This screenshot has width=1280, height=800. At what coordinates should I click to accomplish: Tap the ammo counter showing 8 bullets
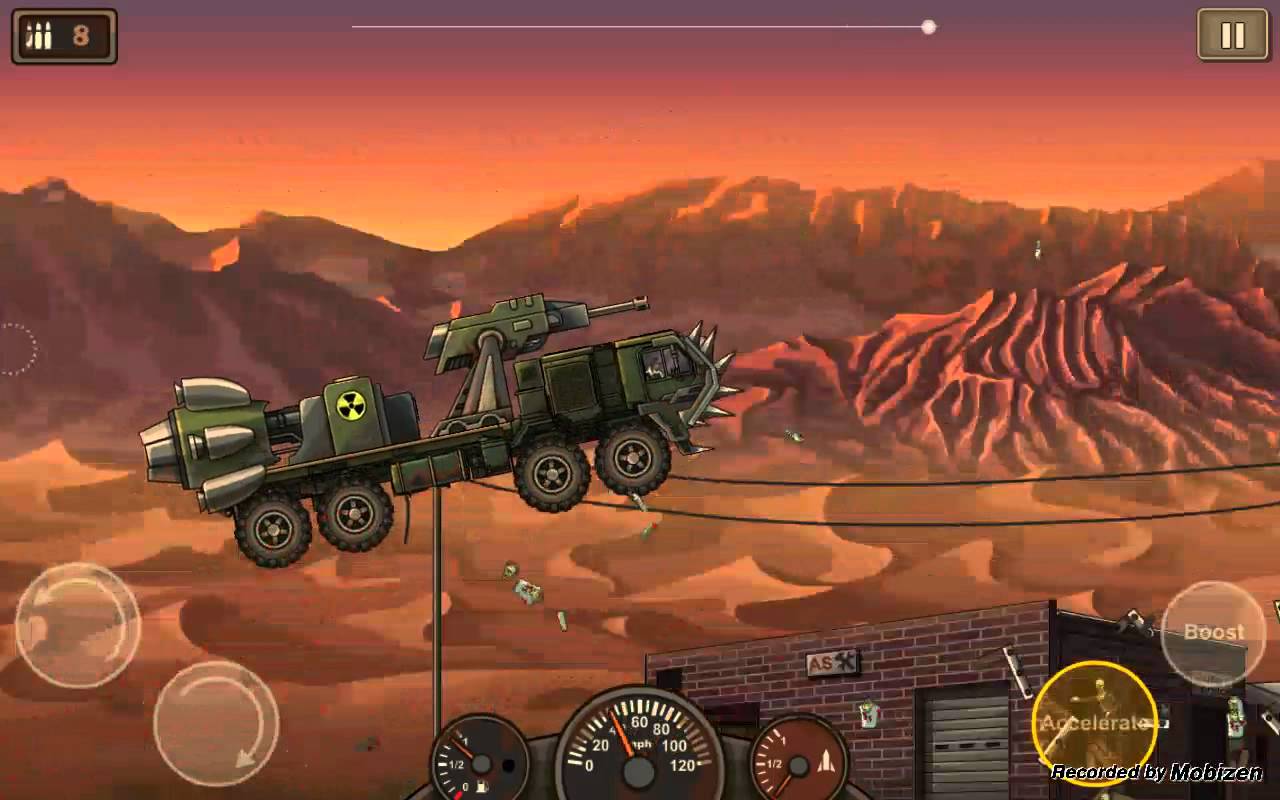coord(63,34)
